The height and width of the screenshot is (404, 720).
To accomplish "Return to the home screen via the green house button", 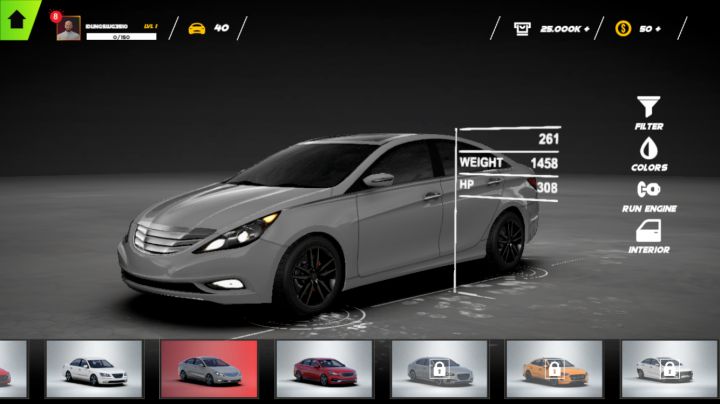I will (17, 17).
